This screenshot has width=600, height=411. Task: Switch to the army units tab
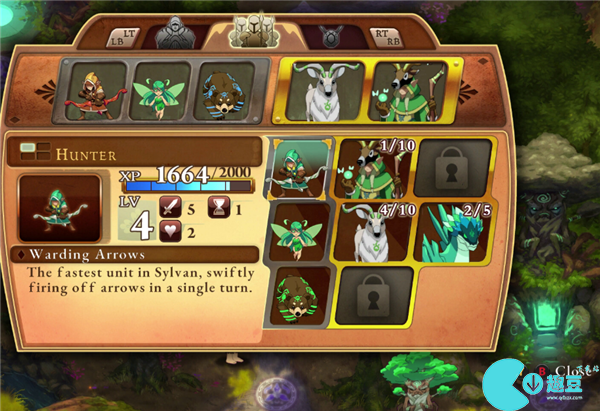pos(253,32)
